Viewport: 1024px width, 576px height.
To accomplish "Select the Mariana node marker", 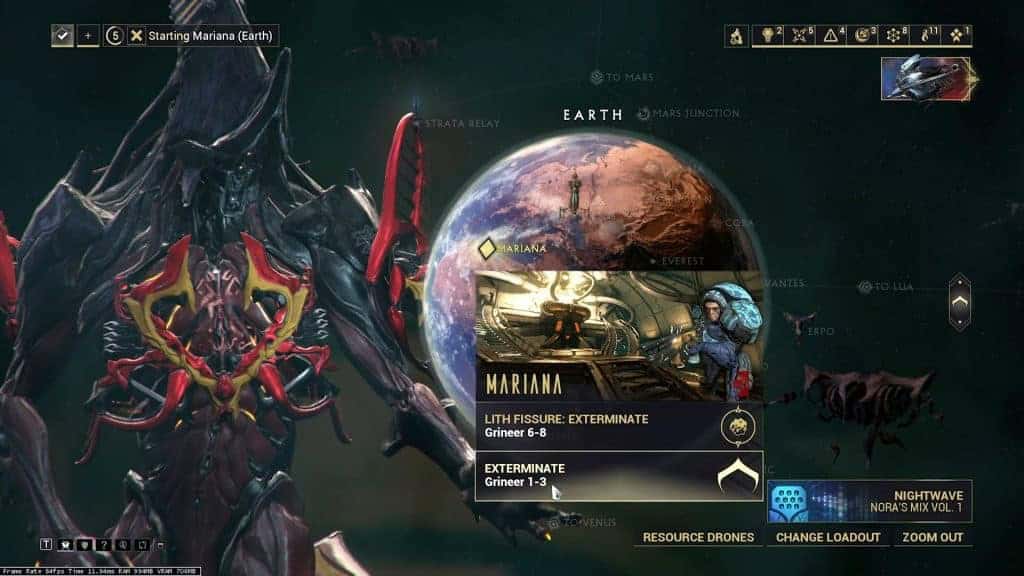I will [x=489, y=247].
